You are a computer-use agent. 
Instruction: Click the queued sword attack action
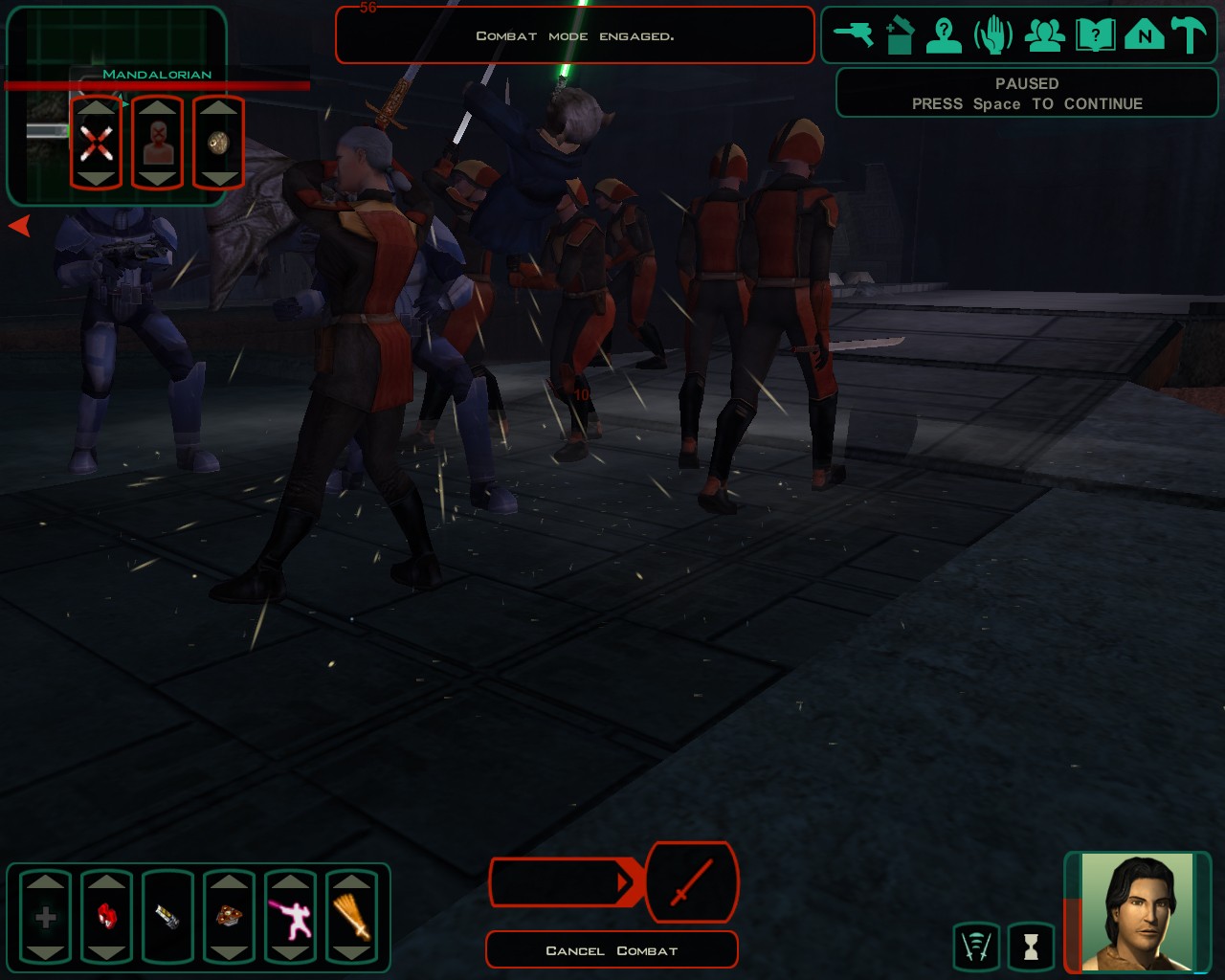pyautogui.click(x=692, y=882)
